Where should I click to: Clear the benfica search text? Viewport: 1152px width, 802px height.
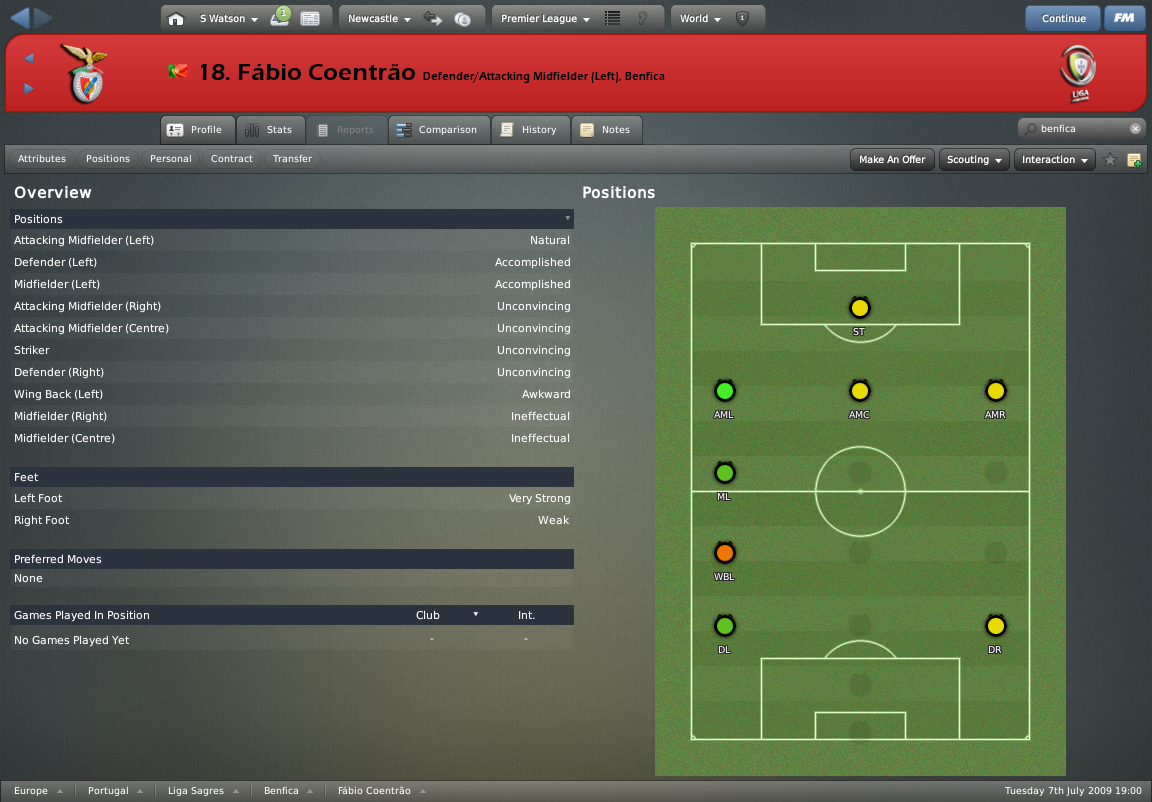click(1135, 129)
